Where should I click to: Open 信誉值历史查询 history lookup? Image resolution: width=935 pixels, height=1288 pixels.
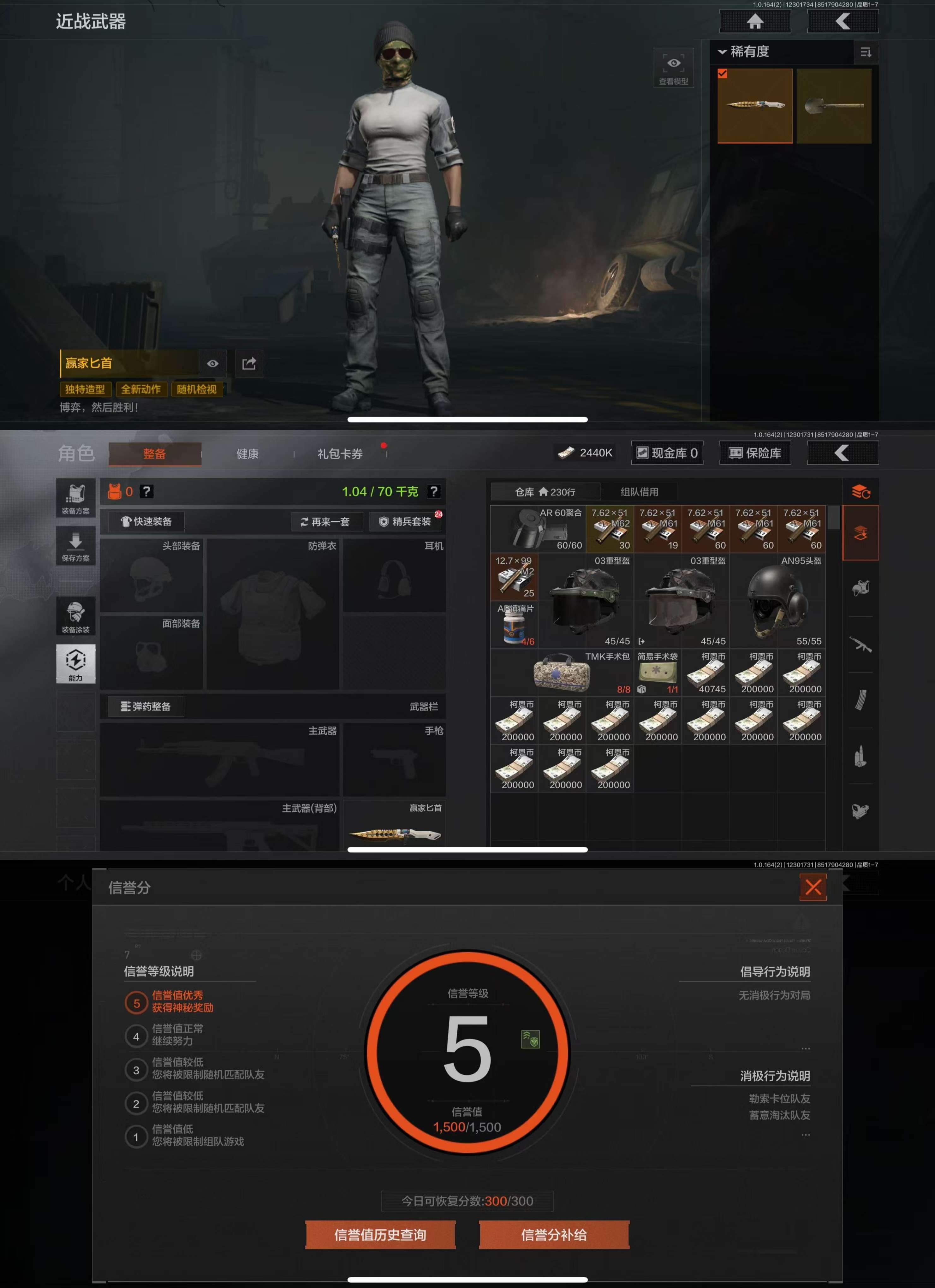[380, 1235]
